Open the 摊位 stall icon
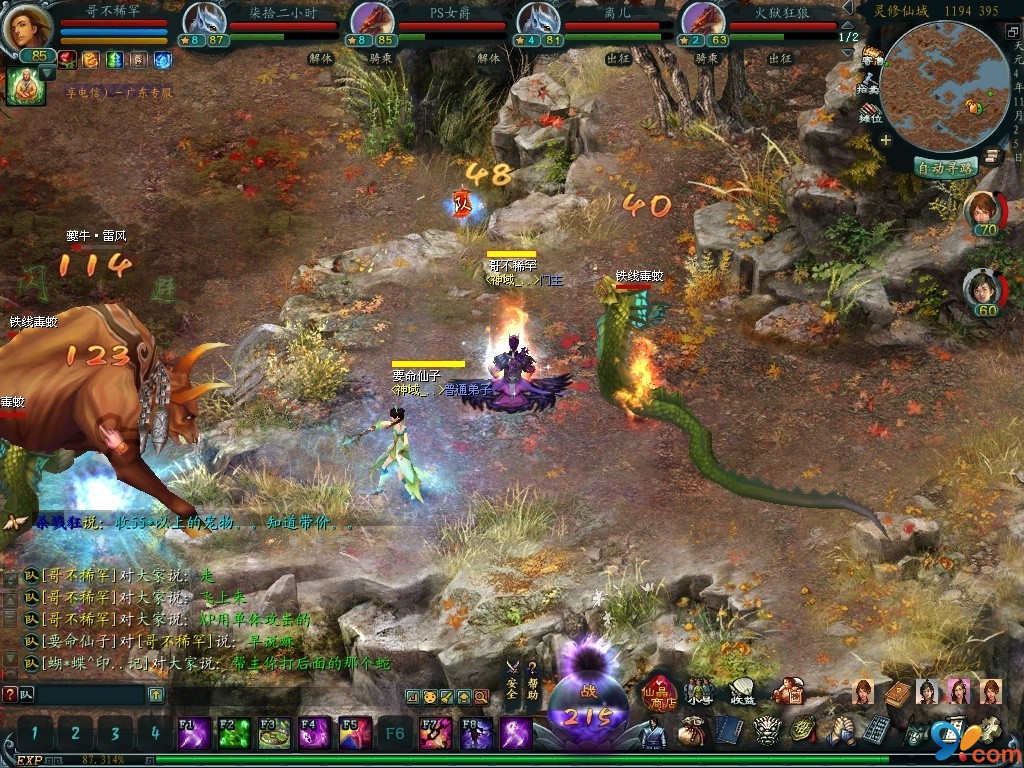 pyautogui.click(x=871, y=113)
